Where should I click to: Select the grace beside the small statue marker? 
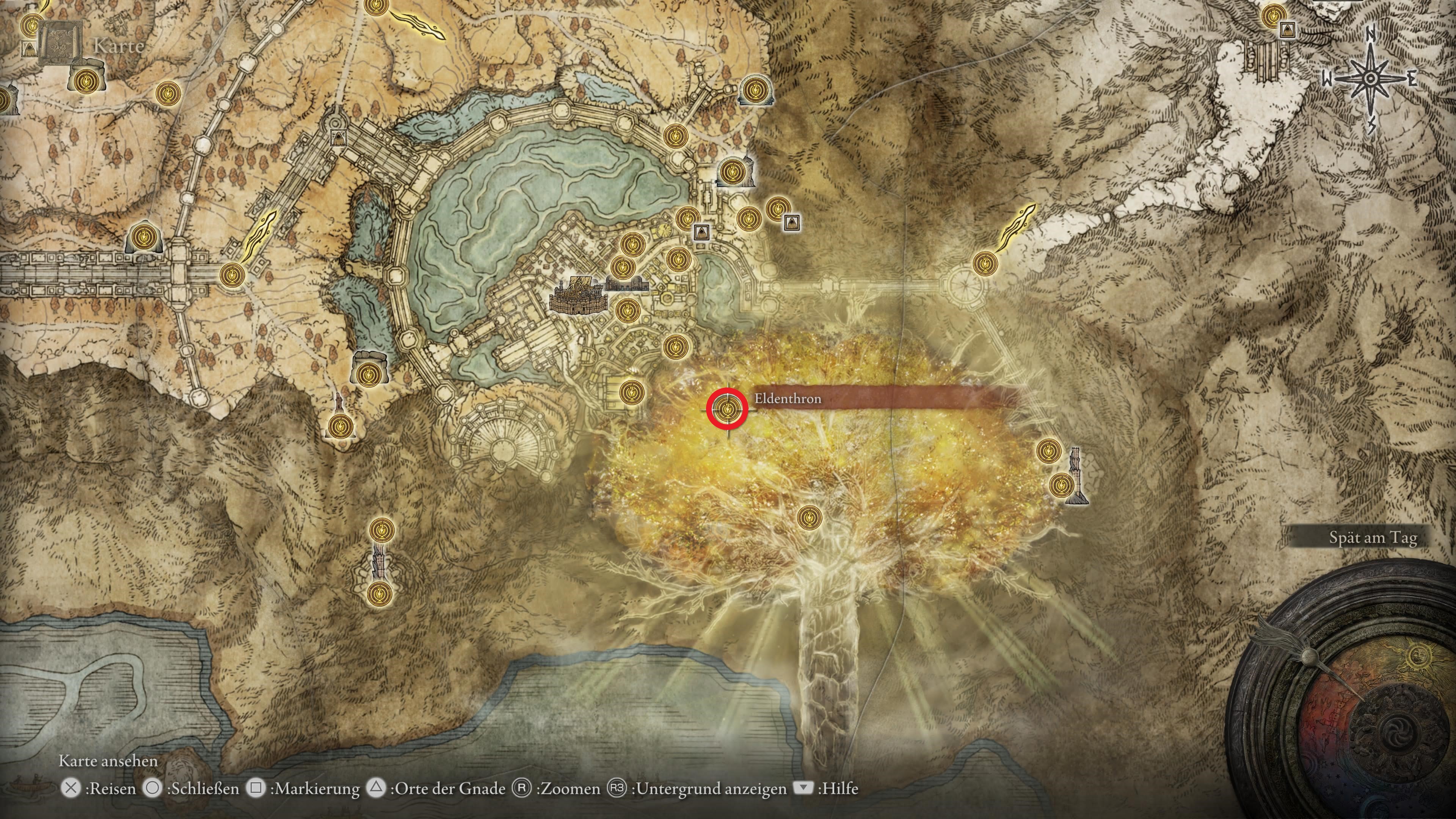(x=340, y=425)
